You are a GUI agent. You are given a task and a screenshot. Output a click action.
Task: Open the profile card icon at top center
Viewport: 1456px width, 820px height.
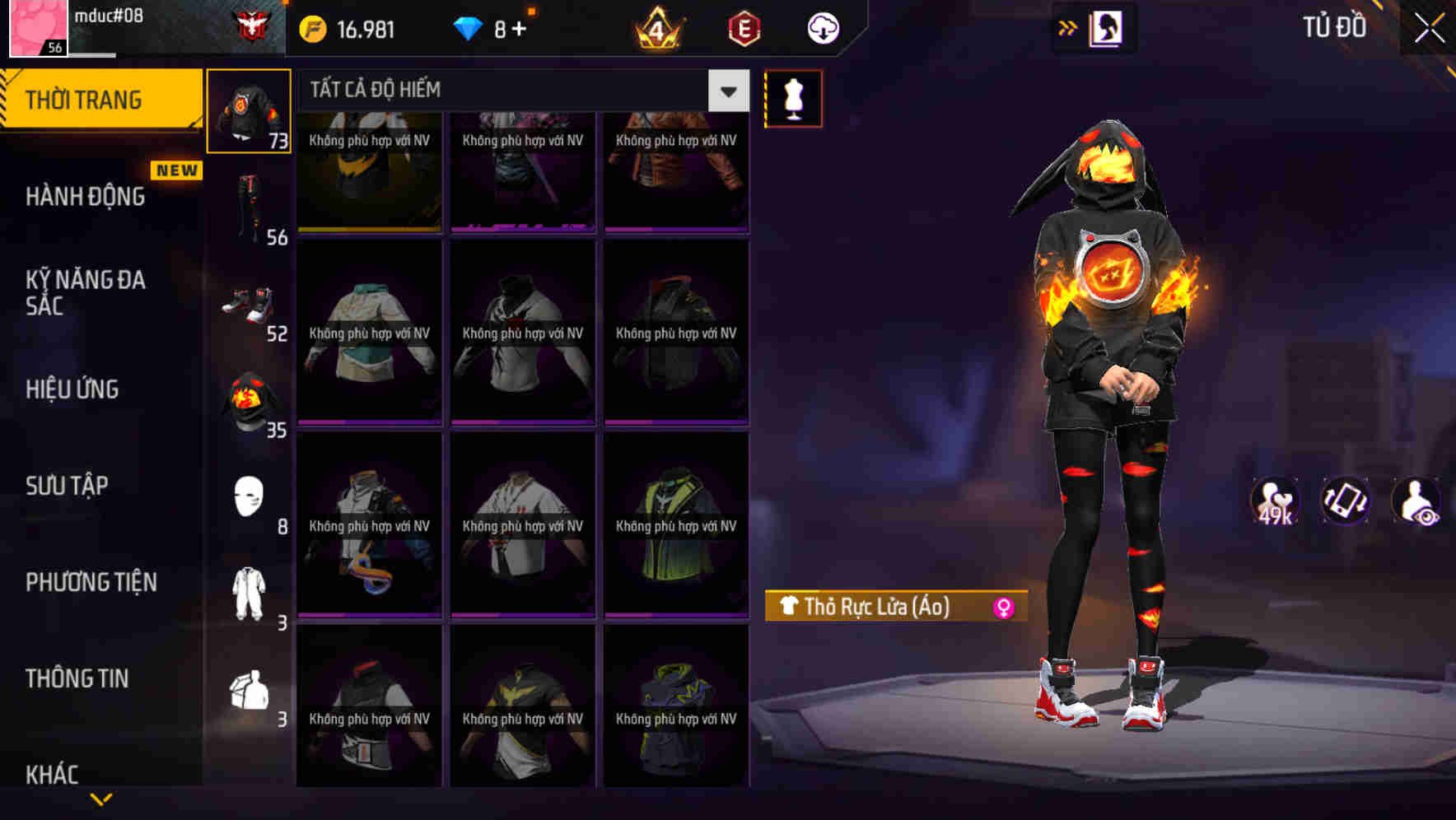[1104, 27]
